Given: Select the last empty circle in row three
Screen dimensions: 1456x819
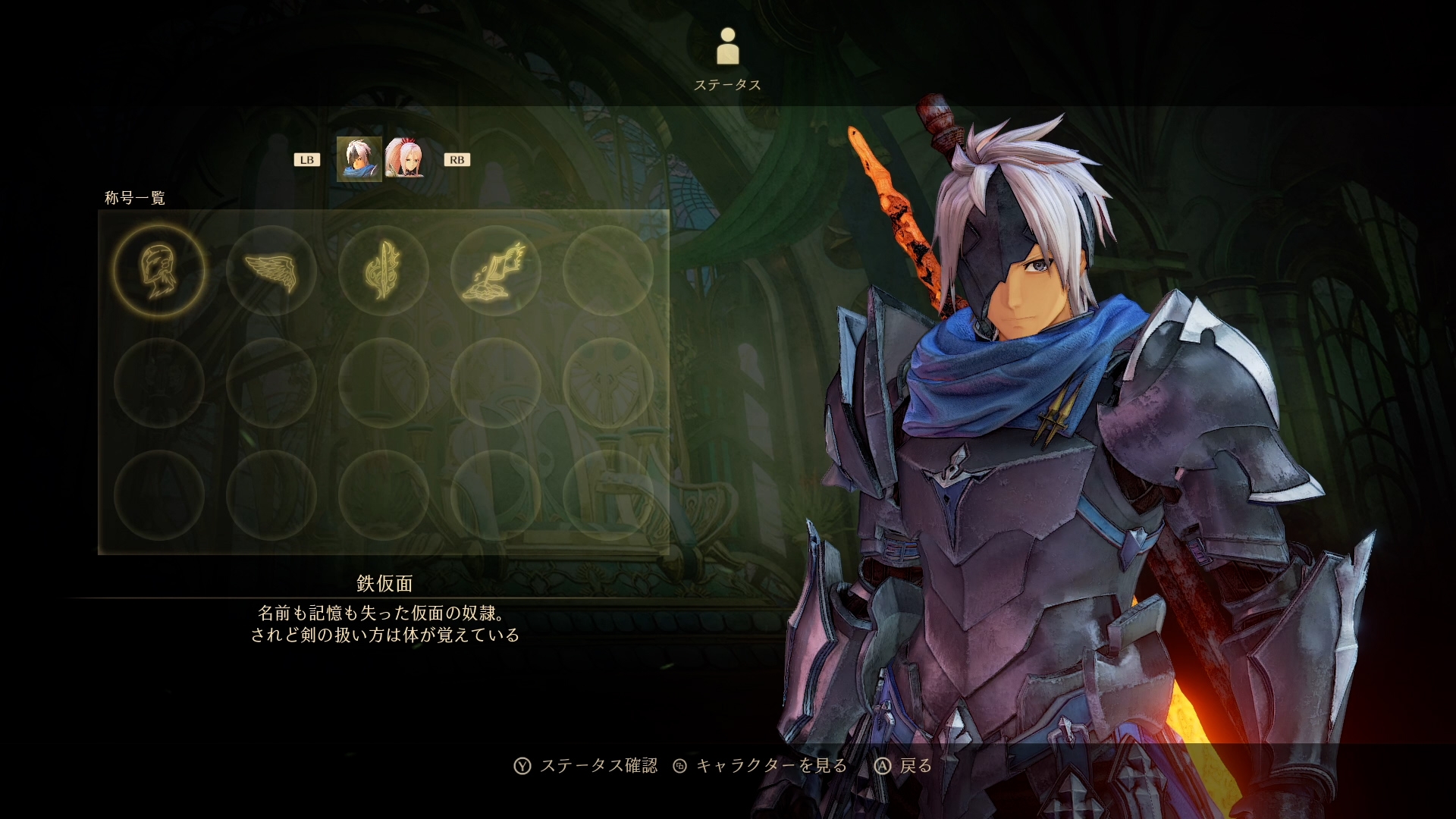Looking at the screenshot, I should click(x=607, y=493).
